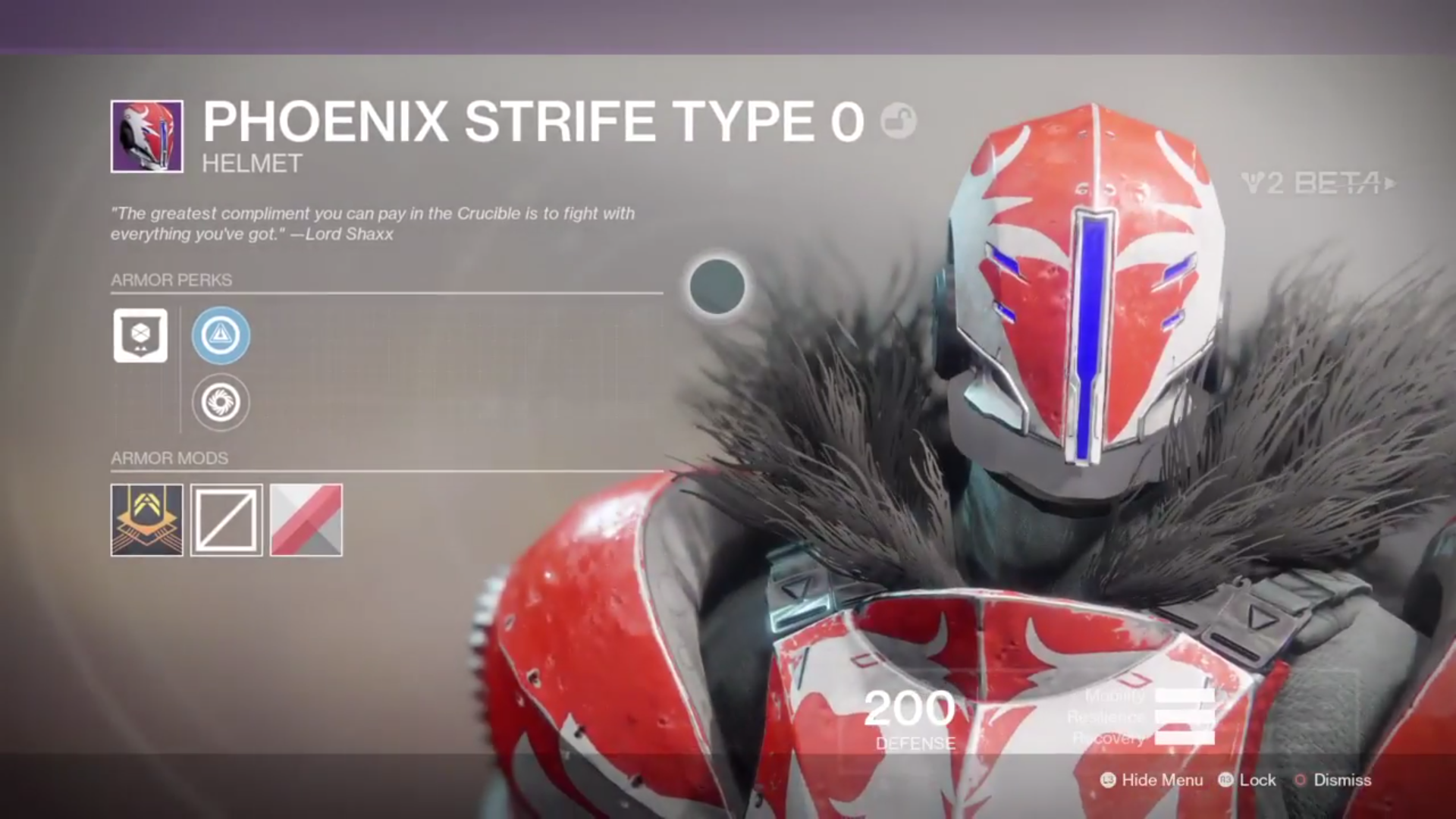Dismiss the Phoenix Strife helmet

click(x=1345, y=780)
